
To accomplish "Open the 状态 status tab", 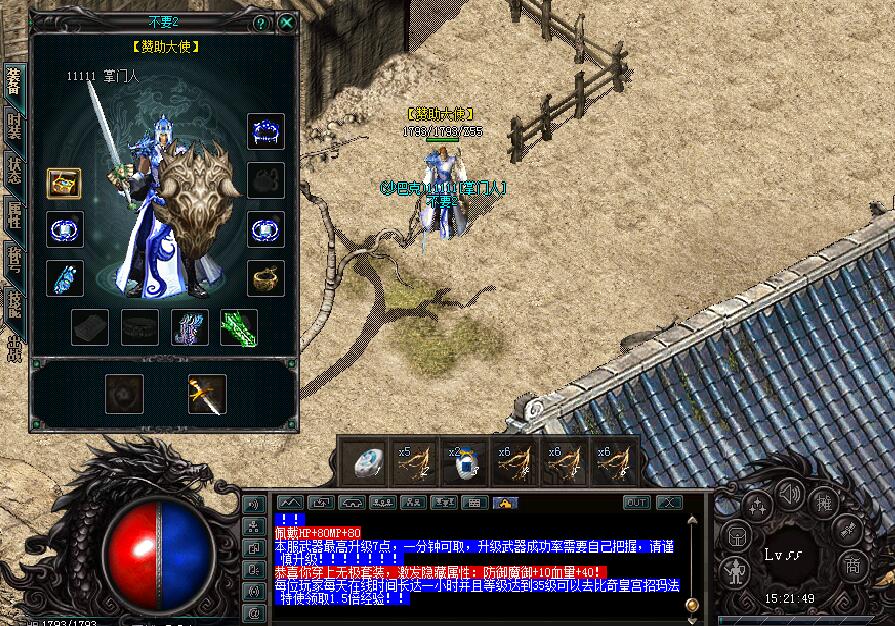I will click(14, 168).
